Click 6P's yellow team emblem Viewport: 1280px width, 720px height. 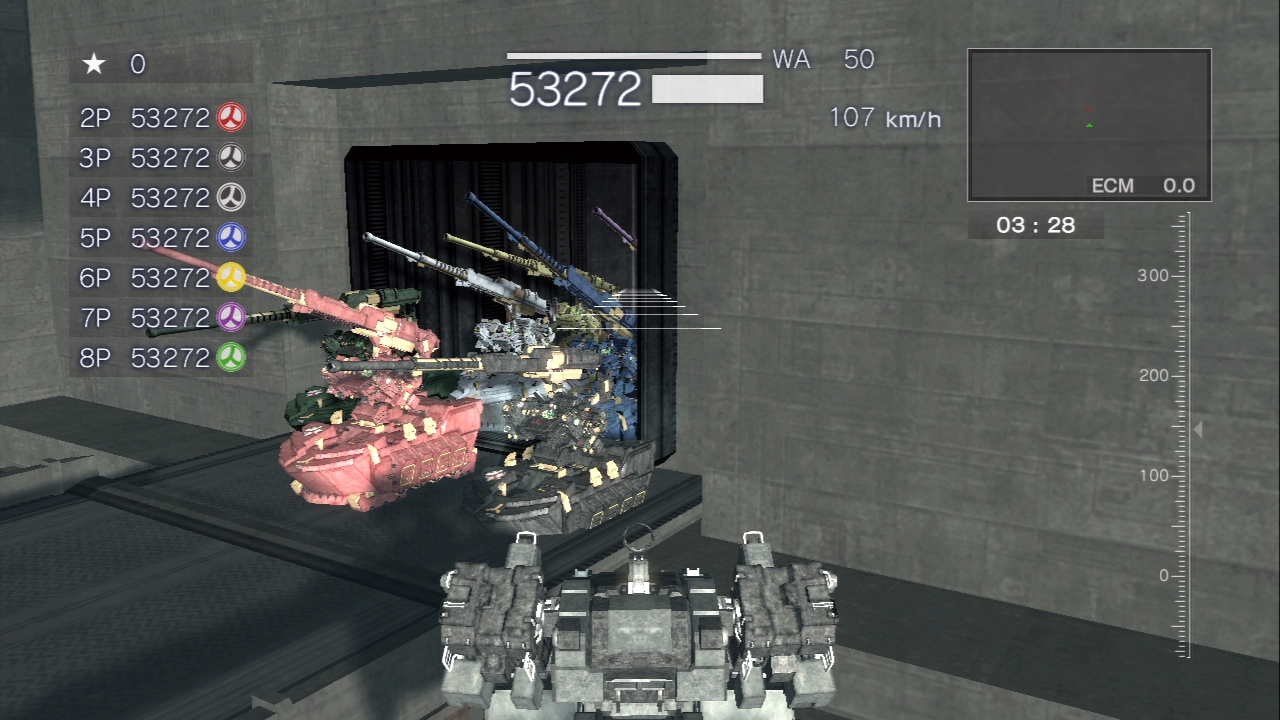[231, 277]
